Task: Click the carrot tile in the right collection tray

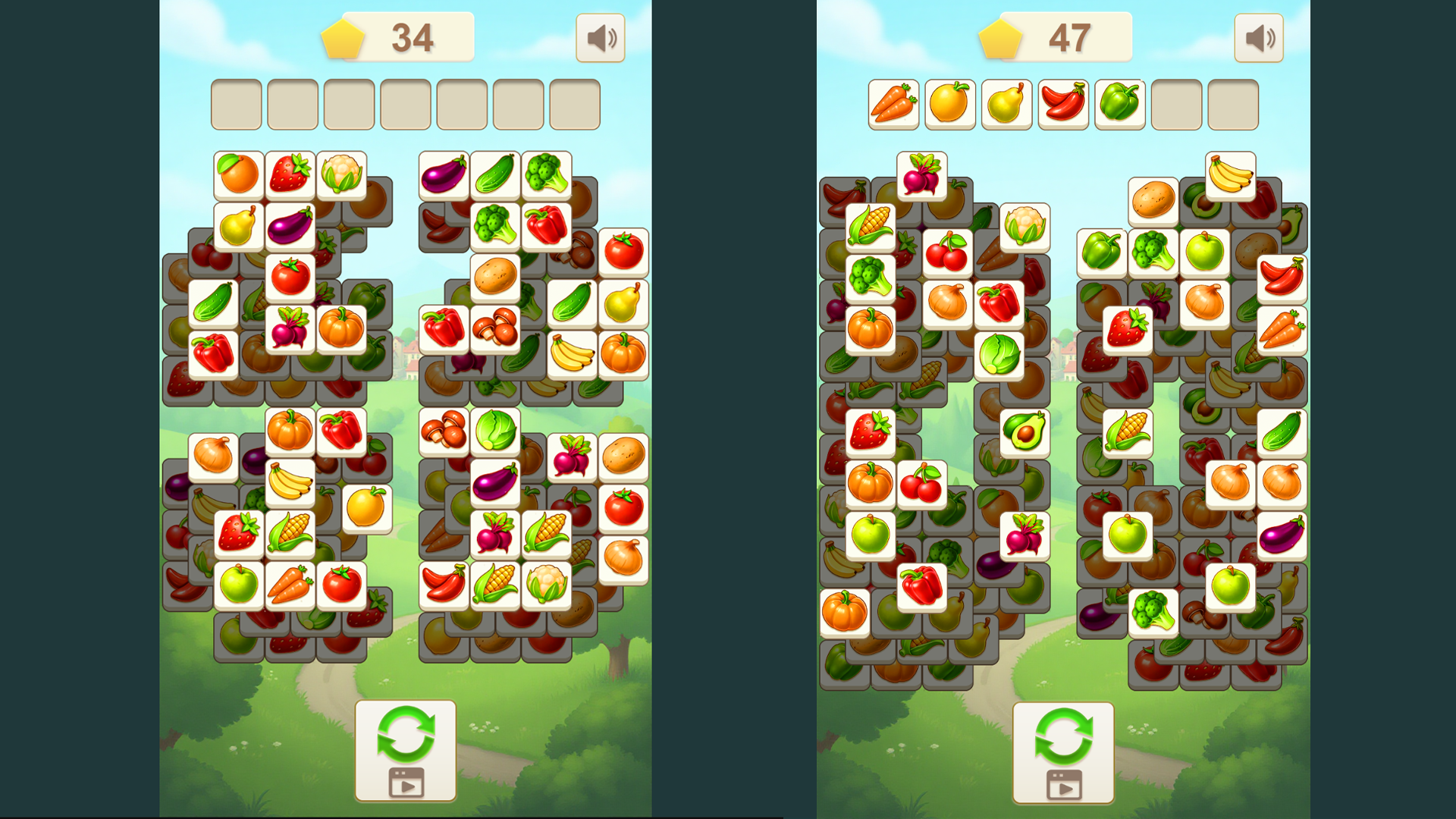Action: click(895, 102)
